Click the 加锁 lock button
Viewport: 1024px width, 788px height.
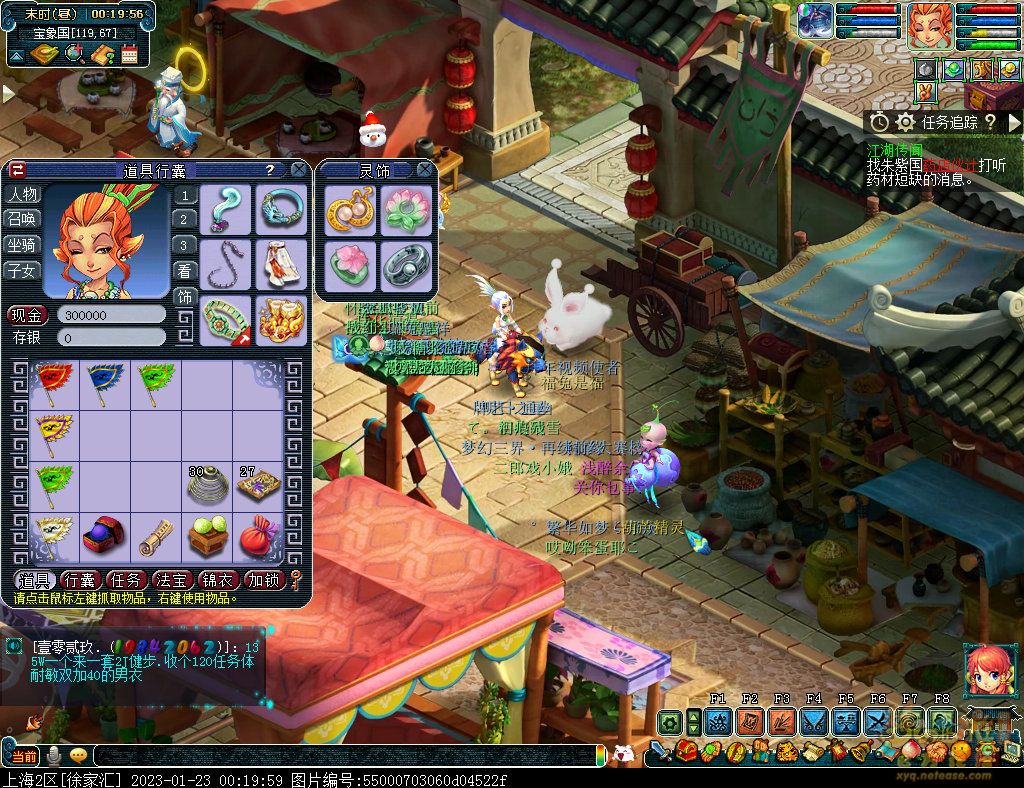tap(264, 580)
